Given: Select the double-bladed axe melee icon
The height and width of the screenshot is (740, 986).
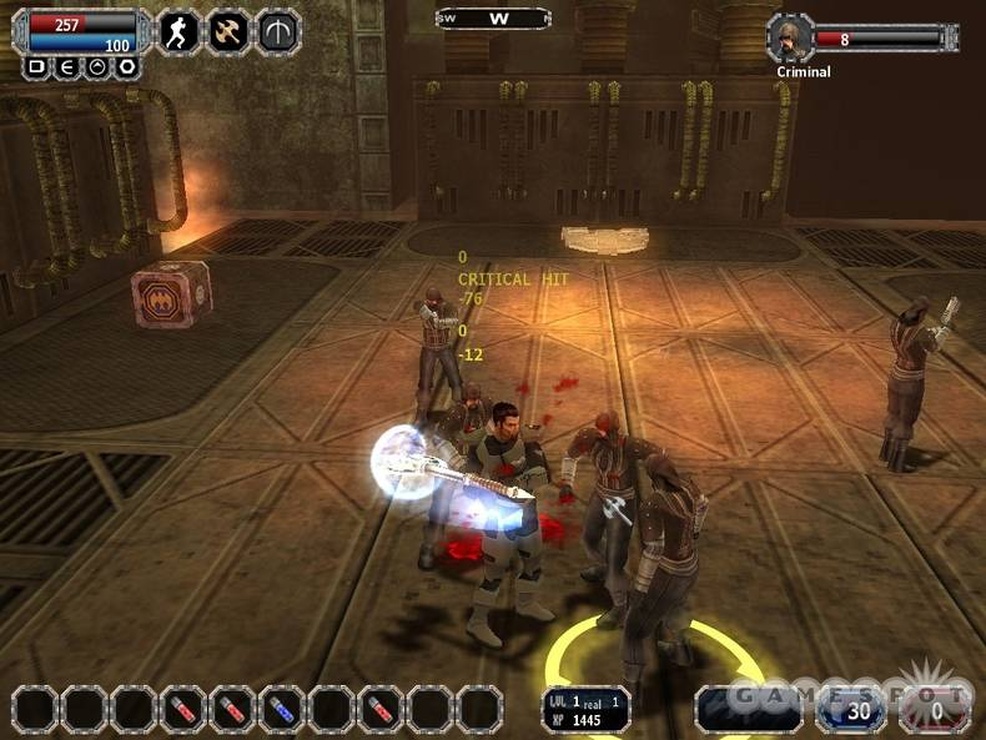Looking at the screenshot, I should (x=229, y=31).
